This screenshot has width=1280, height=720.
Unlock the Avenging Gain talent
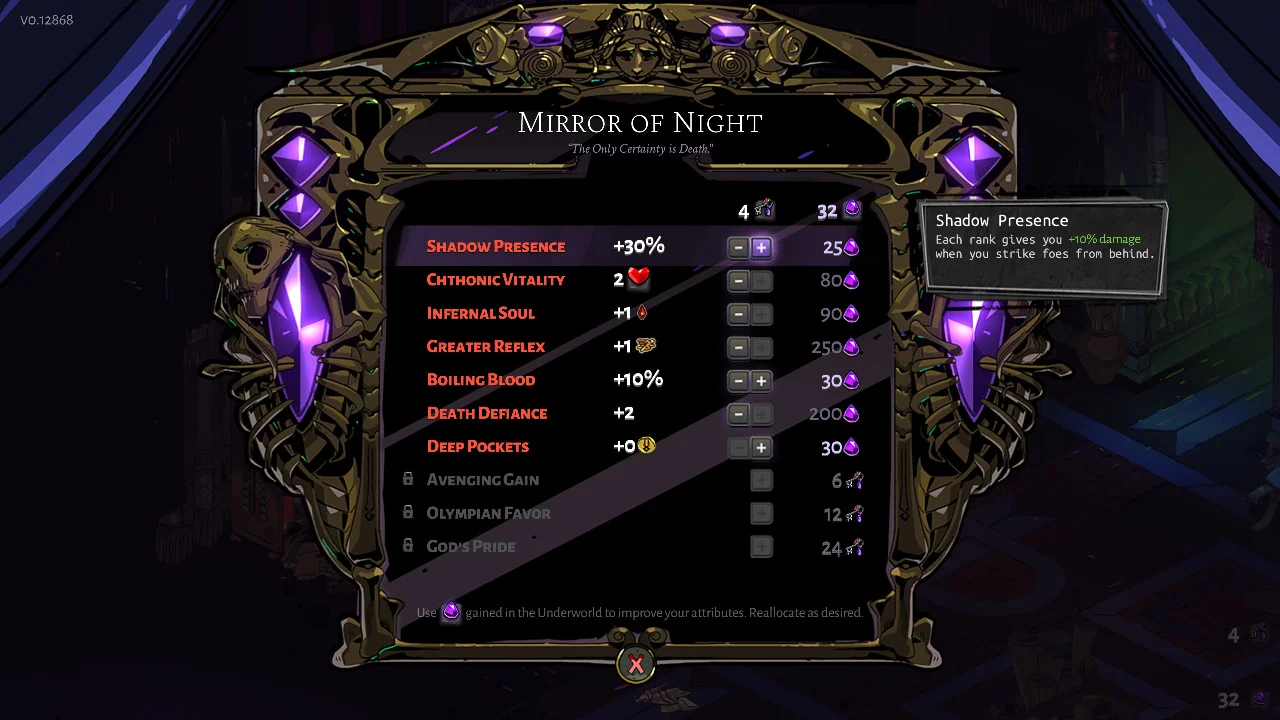point(761,481)
